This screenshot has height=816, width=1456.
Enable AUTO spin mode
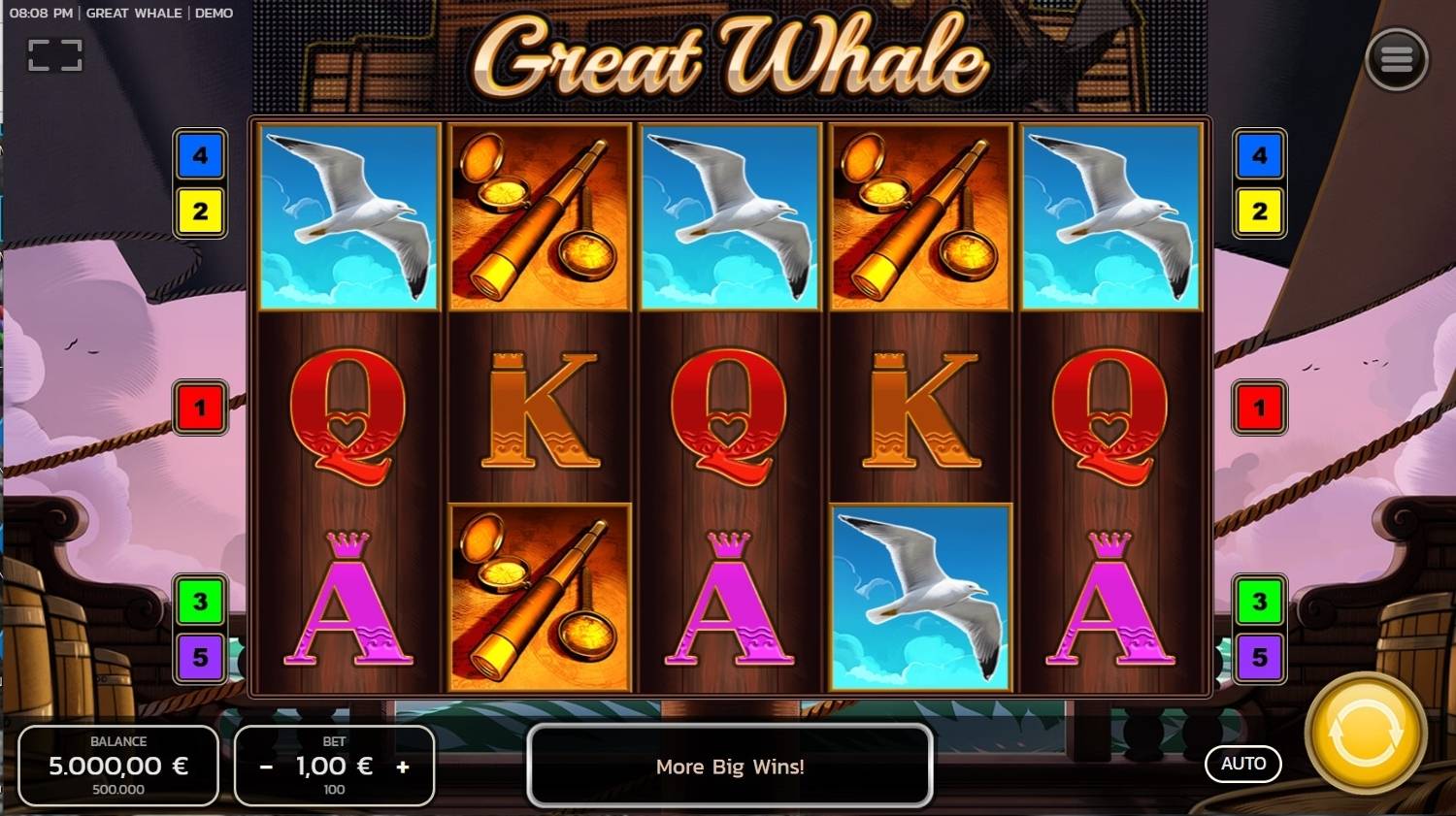pyautogui.click(x=1243, y=764)
